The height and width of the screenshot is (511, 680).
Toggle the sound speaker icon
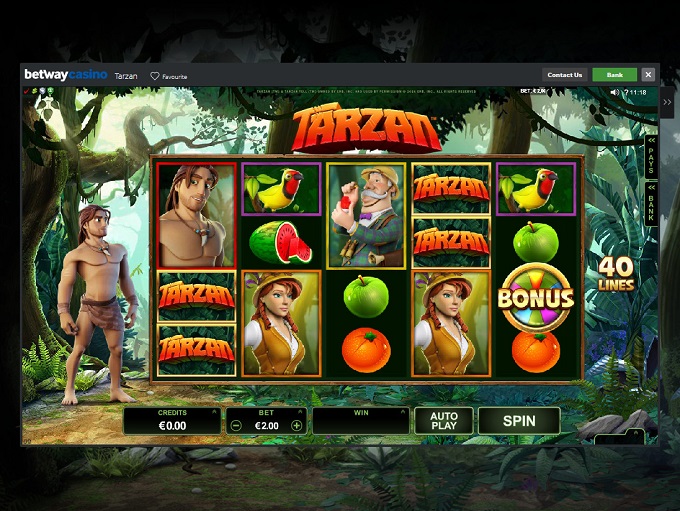pyautogui.click(x=614, y=92)
